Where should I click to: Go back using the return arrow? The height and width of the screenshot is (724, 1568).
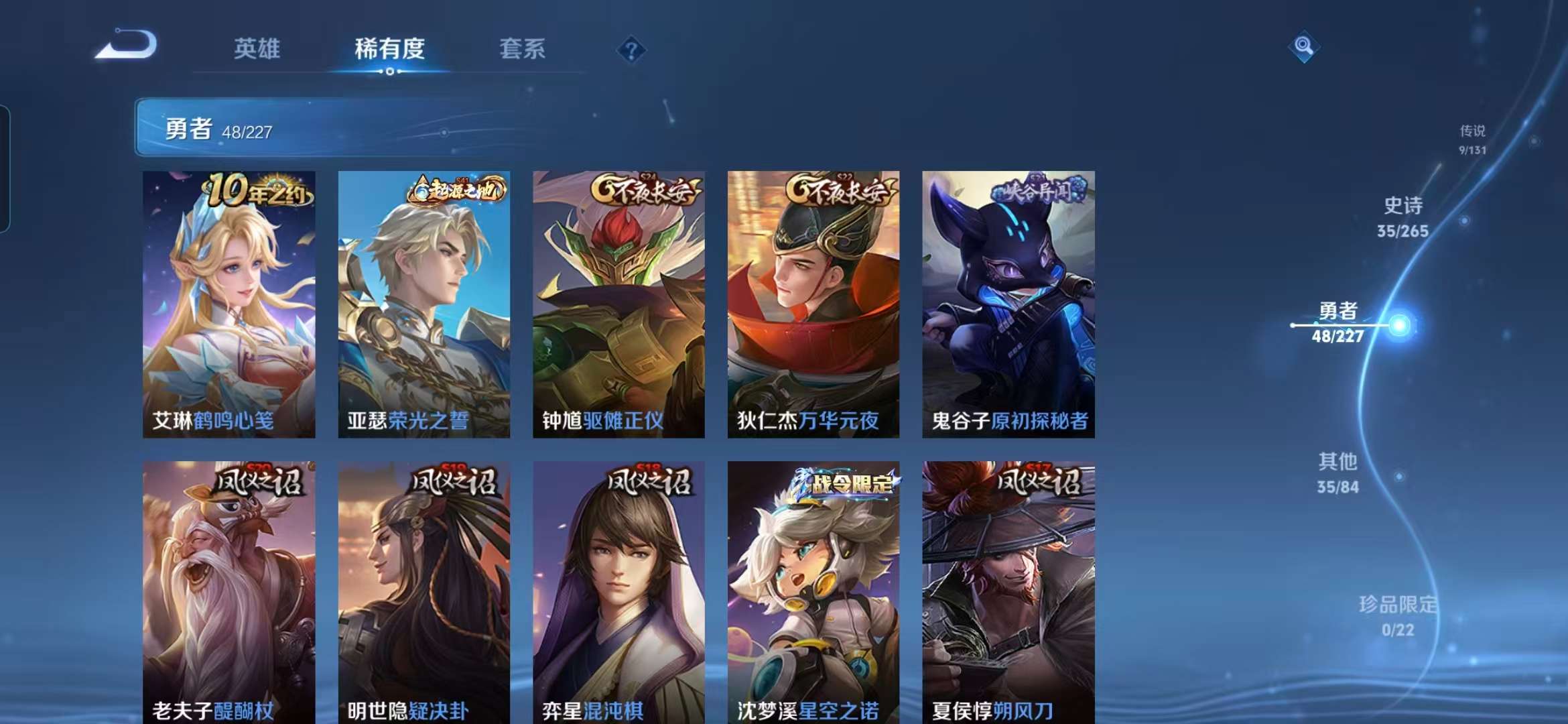click(126, 46)
